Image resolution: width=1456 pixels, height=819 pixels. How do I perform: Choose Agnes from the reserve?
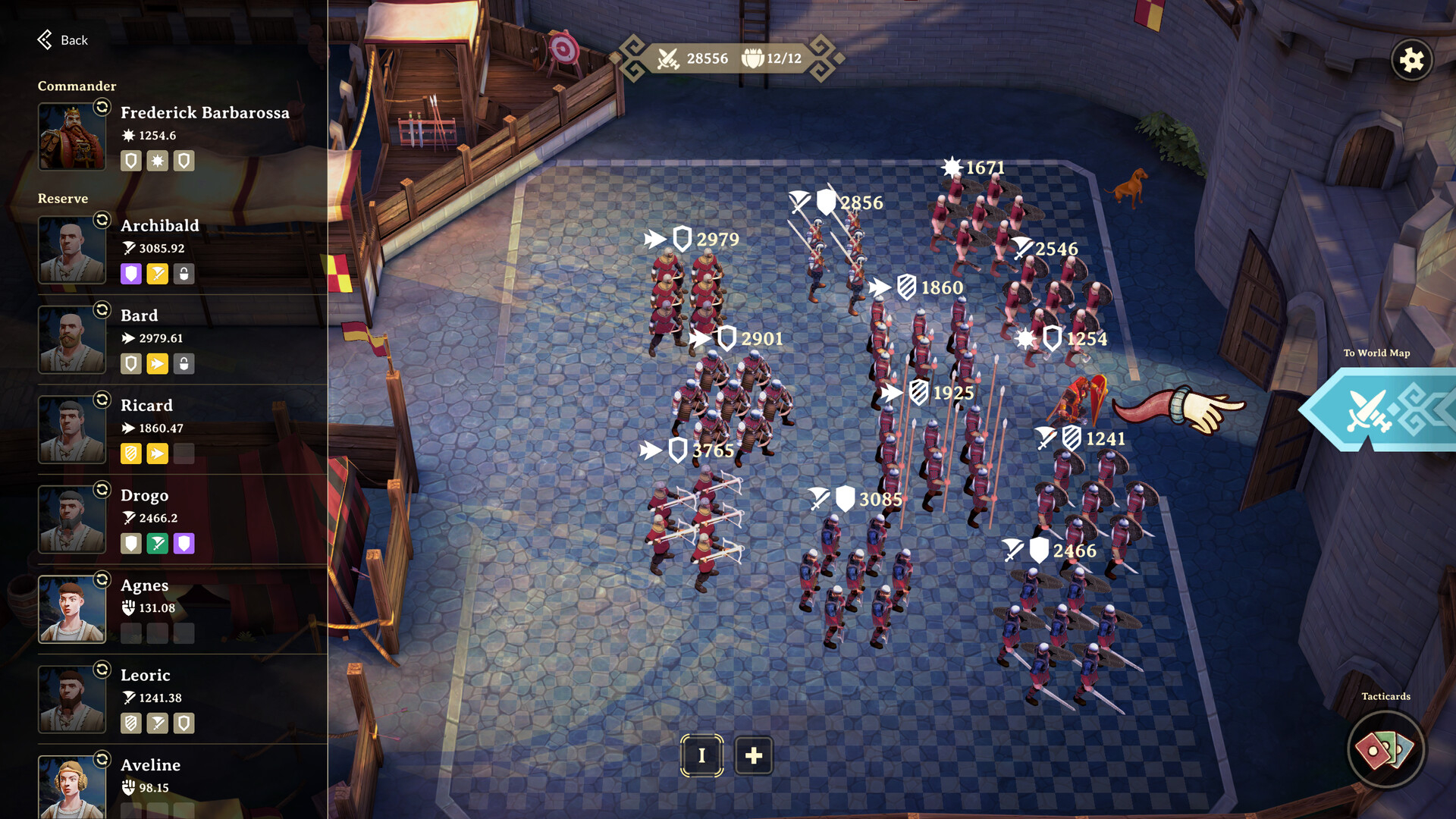tap(72, 610)
